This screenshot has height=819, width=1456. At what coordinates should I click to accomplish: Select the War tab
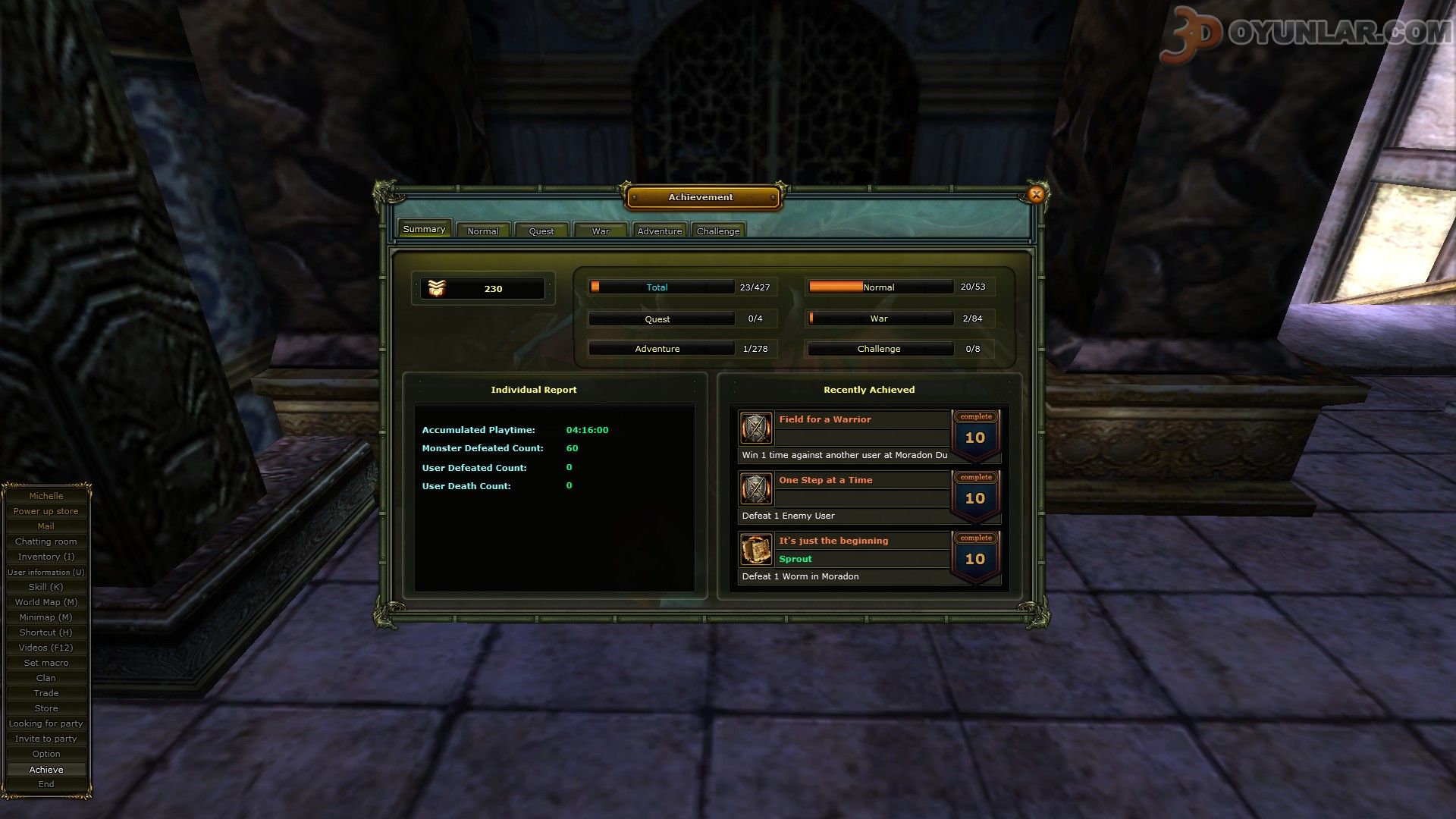[601, 231]
